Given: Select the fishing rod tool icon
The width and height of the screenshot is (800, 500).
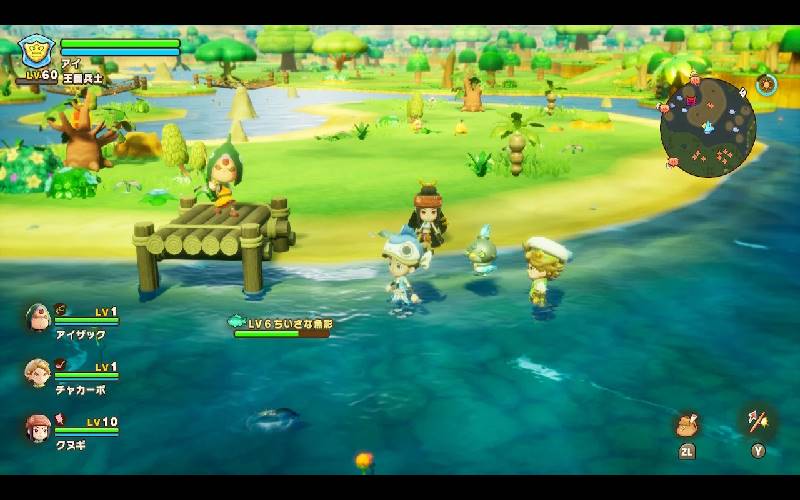Looking at the screenshot, I should point(757,420).
